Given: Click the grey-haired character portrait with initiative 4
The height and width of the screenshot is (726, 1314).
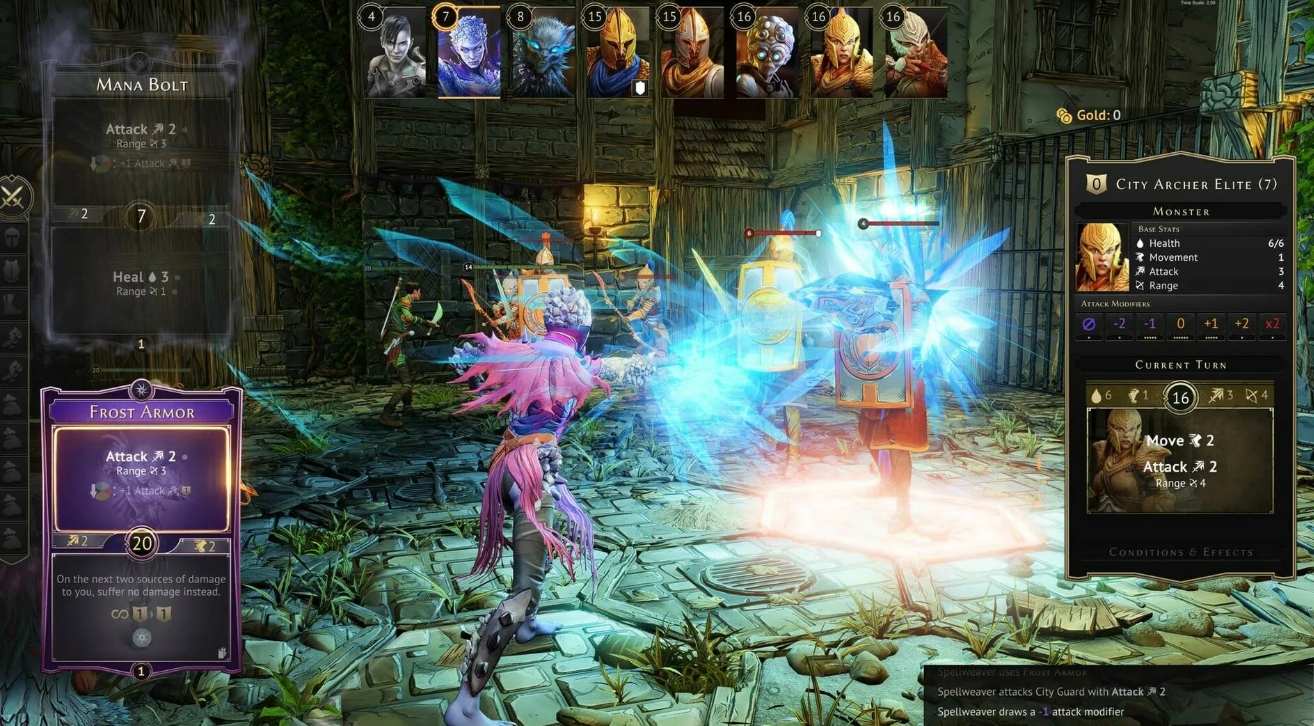Looking at the screenshot, I should point(395,55).
